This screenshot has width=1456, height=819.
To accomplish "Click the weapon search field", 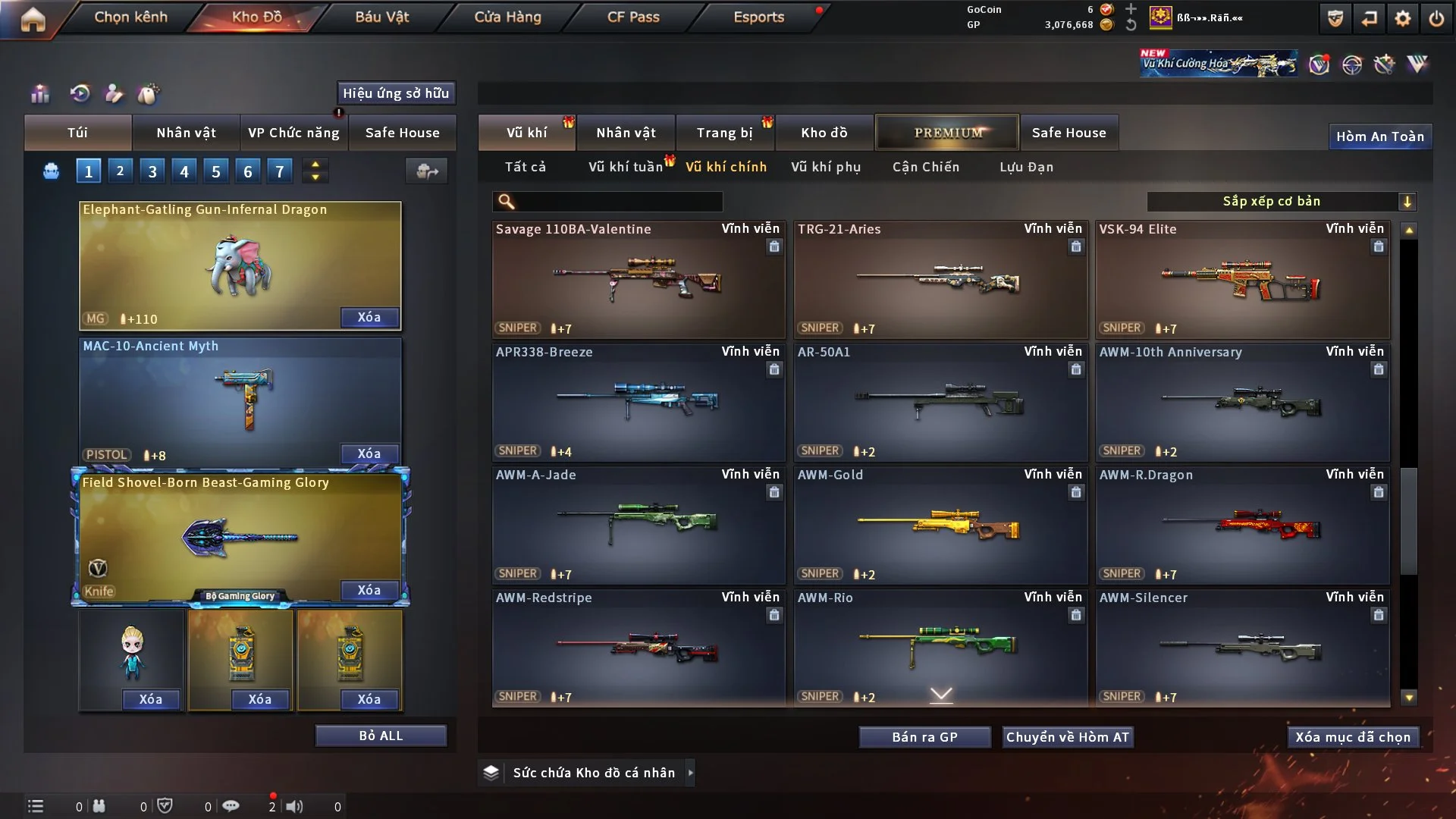I will (618, 201).
